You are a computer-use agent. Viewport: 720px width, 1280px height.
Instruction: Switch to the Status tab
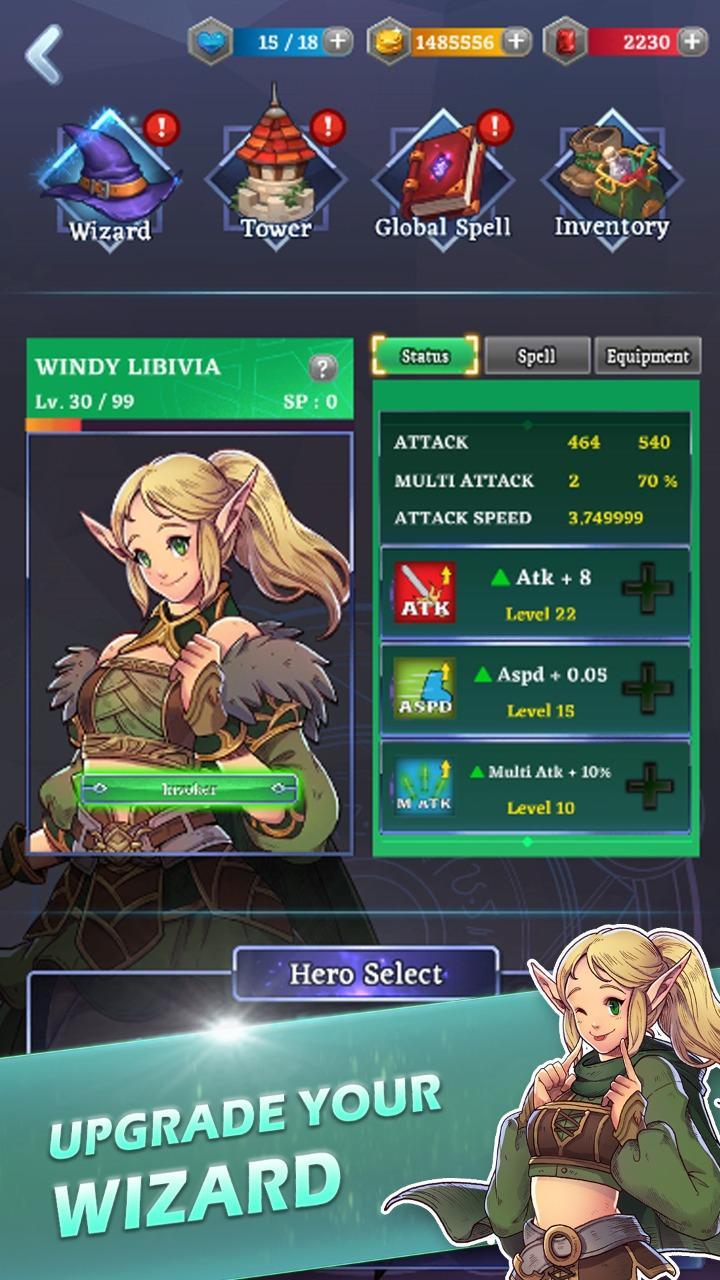tap(425, 356)
